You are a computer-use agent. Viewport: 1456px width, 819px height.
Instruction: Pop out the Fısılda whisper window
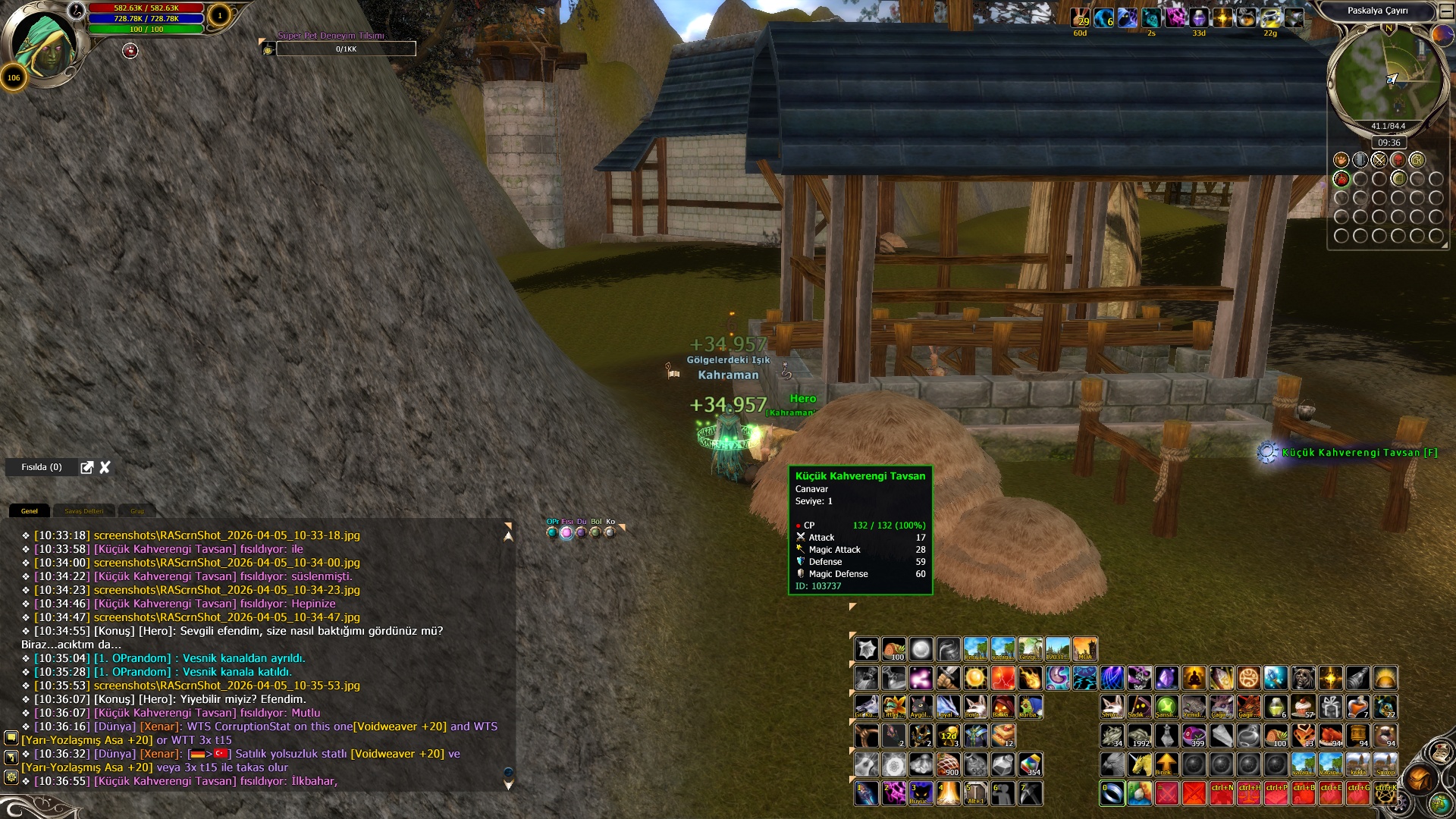[87, 467]
